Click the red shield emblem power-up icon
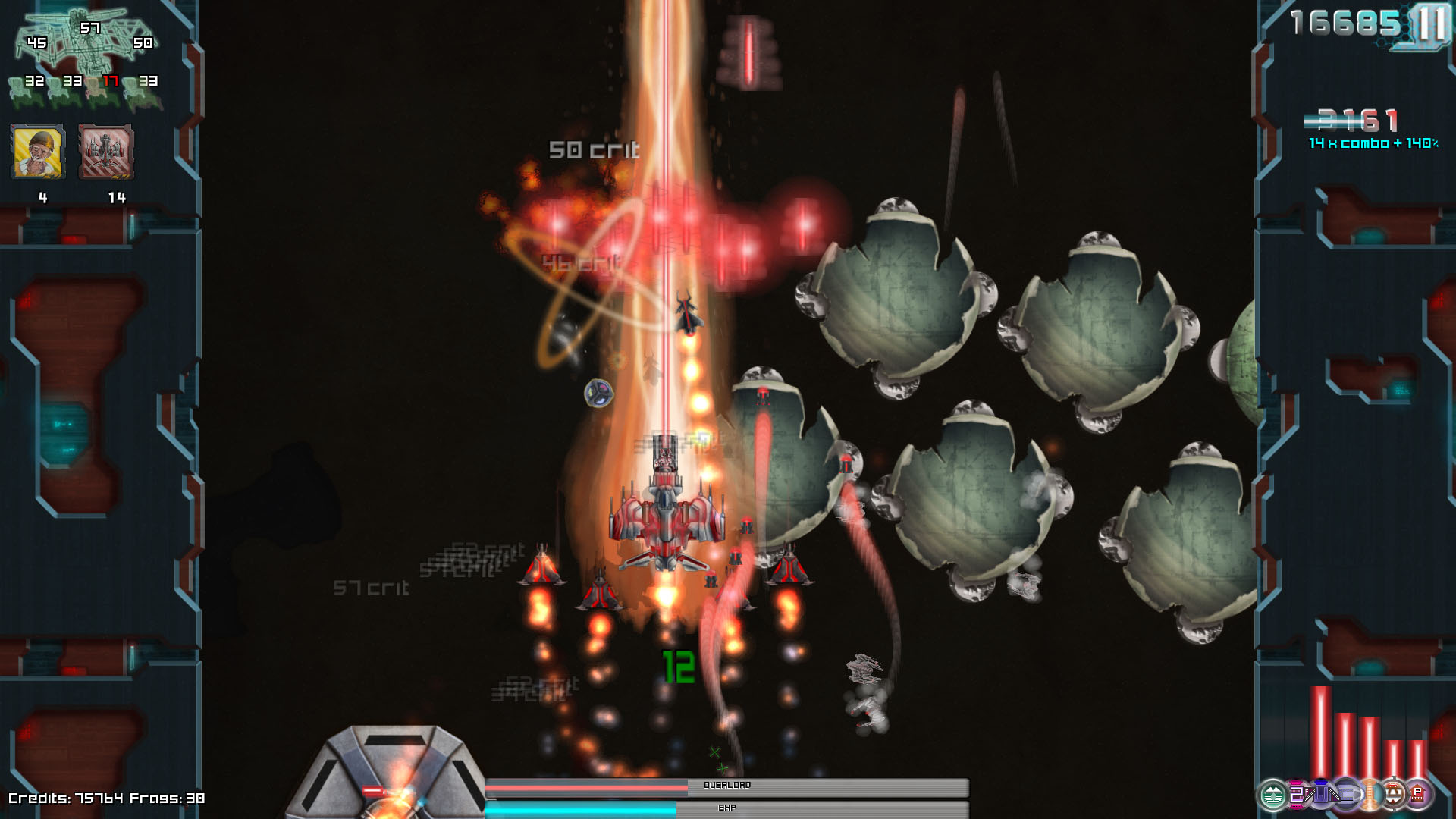Screen dimensions: 1456x819 tap(1394, 794)
